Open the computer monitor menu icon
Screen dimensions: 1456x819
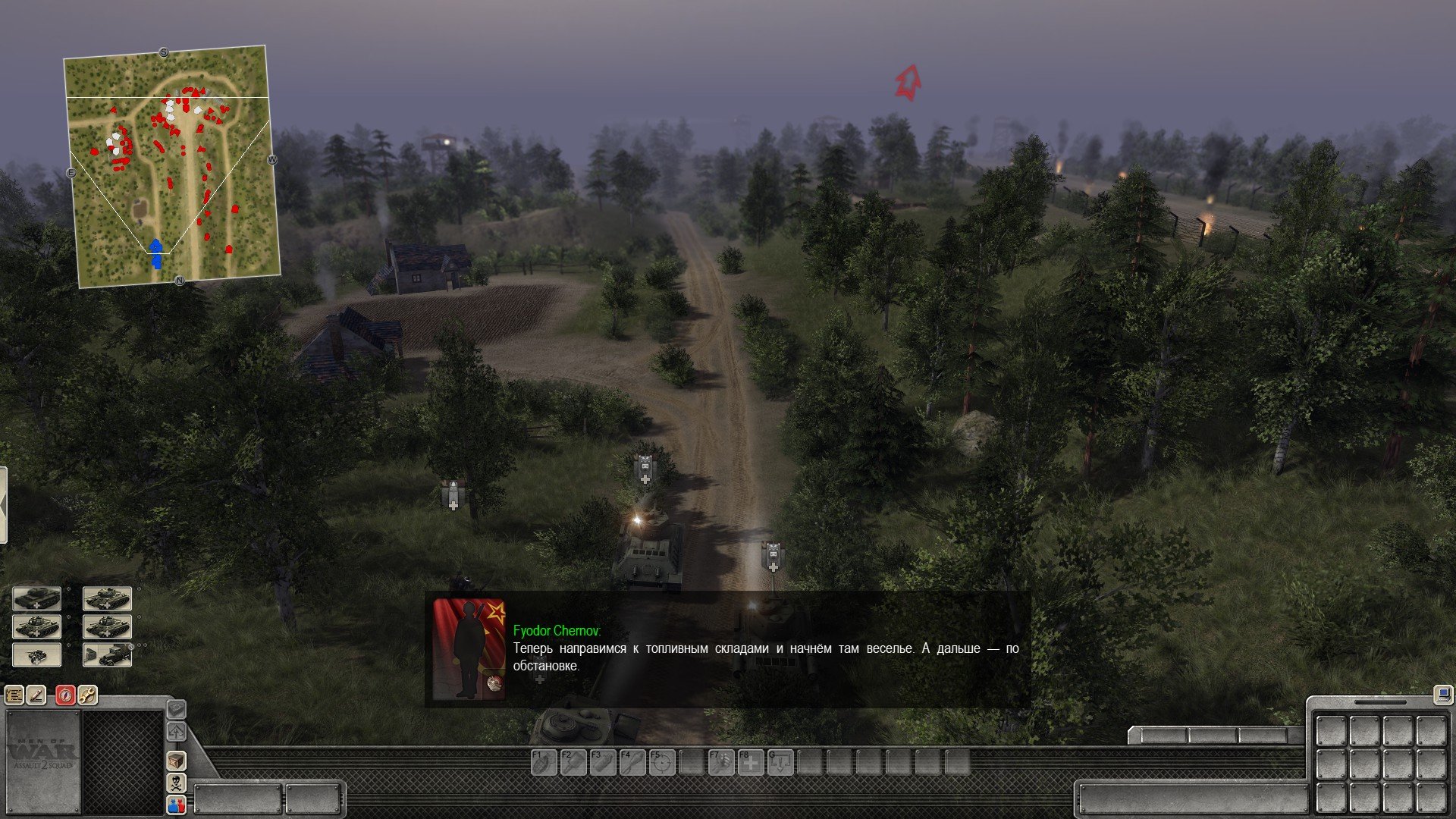pyautogui.click(x=1442, y=693)
